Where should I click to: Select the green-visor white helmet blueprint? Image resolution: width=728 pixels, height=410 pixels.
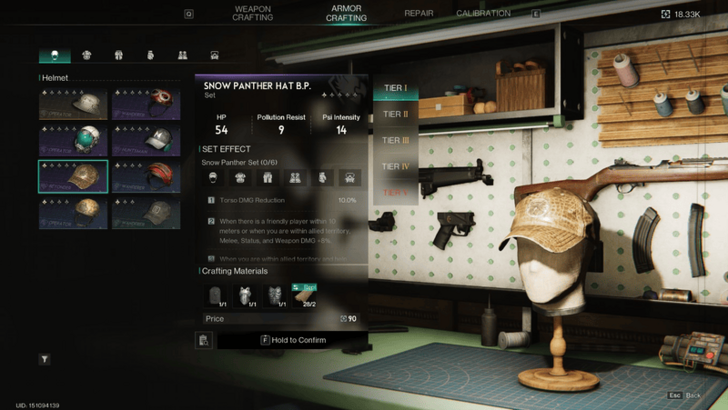tap(73, 140)
